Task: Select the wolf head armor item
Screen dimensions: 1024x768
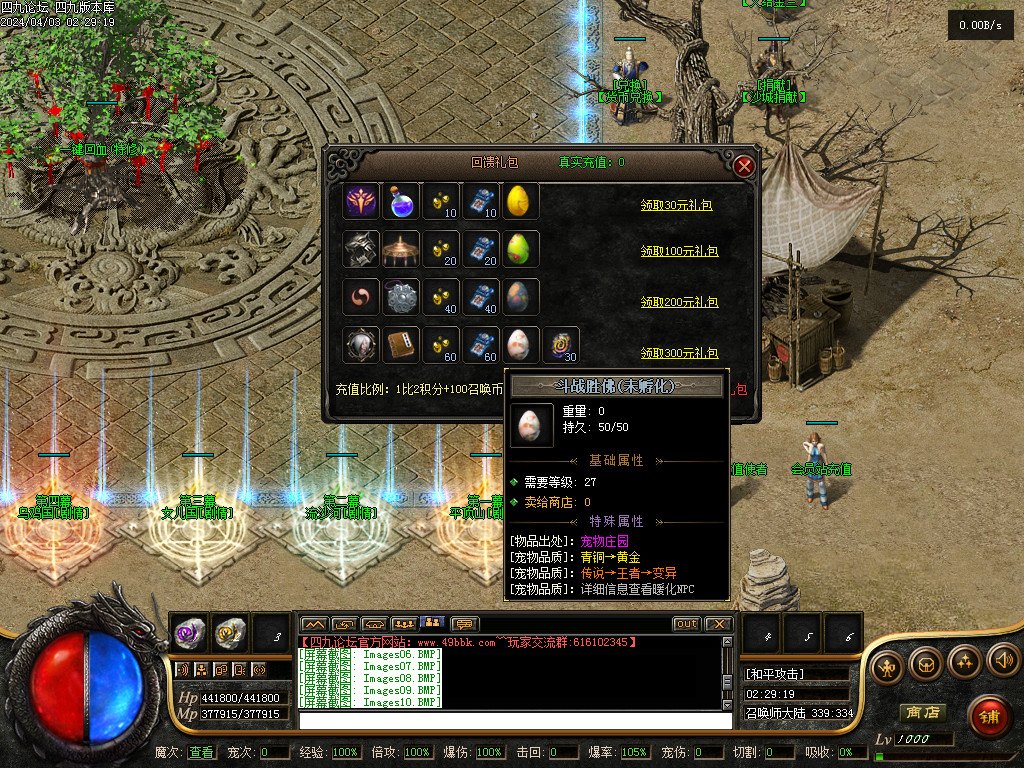Action: [360, 249]
